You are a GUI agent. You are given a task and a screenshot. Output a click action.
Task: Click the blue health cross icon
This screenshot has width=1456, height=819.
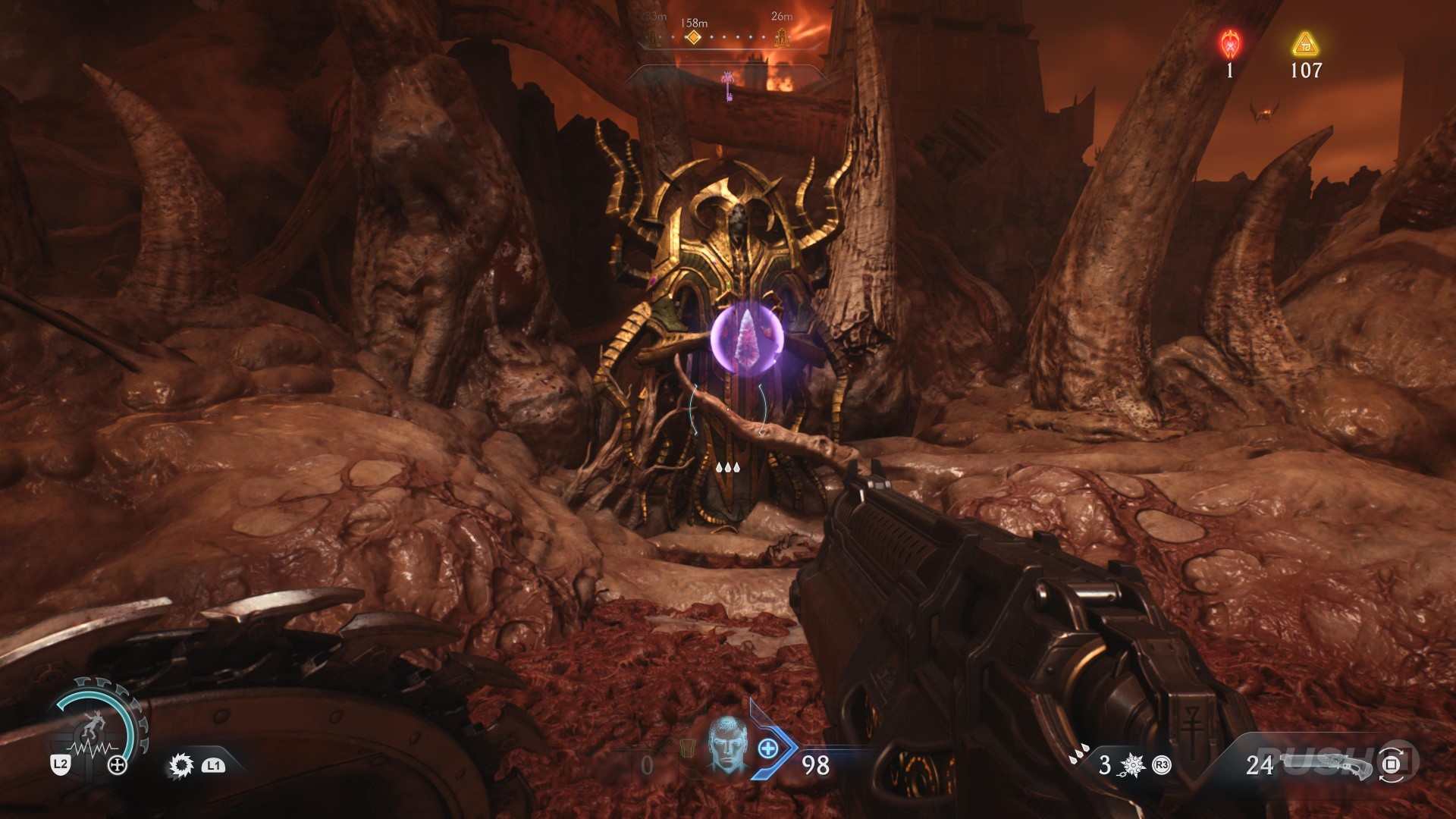click(768, 748)
